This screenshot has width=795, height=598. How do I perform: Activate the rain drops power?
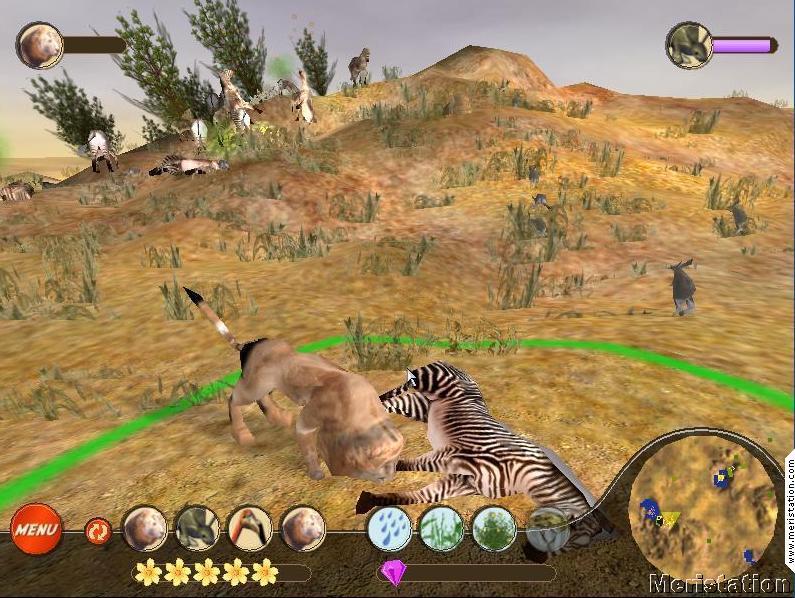tap(389, 528)
